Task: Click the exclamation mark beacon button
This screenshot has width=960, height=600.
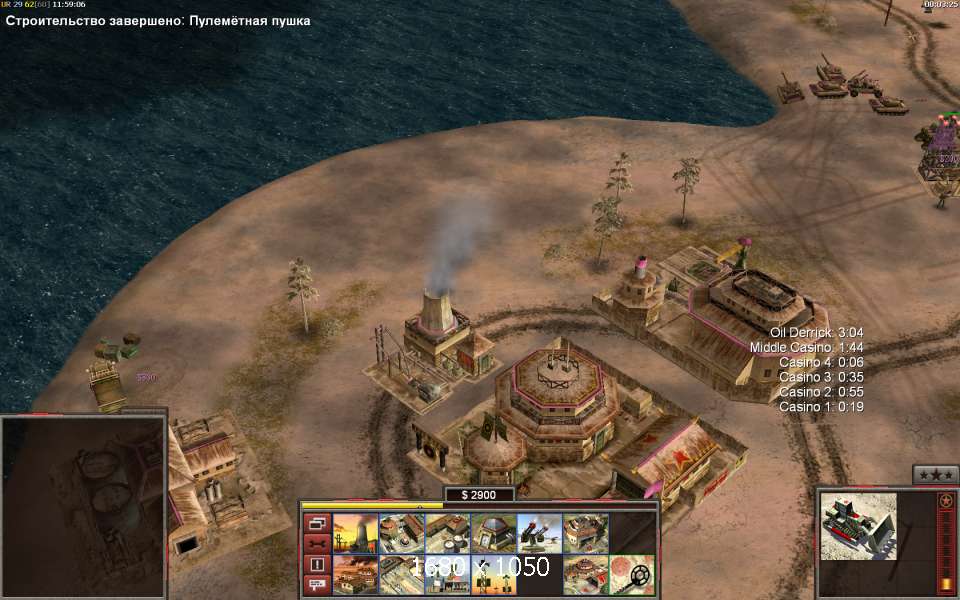Action: tap(316, 565)
